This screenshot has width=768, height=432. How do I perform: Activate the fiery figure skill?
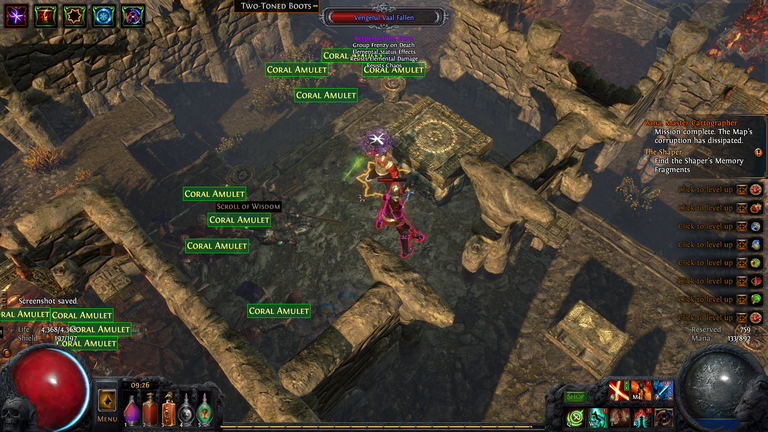[641, 391]
